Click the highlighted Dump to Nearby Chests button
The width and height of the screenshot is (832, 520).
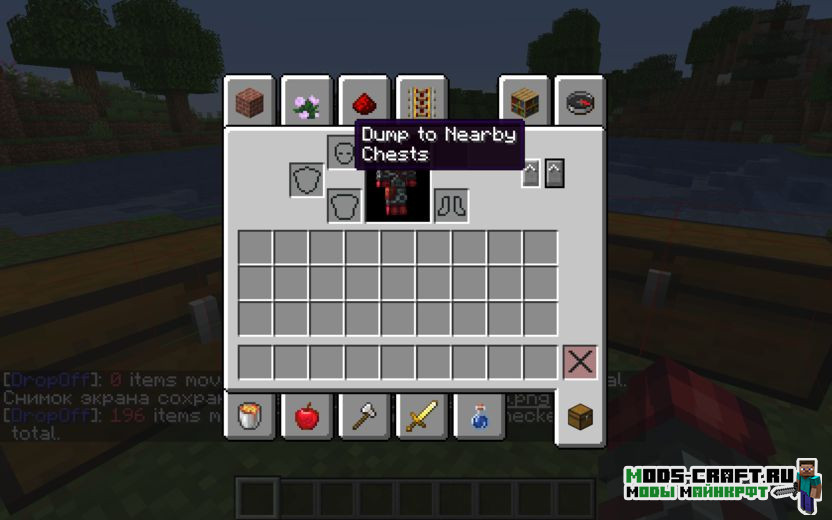pos(530,174)
